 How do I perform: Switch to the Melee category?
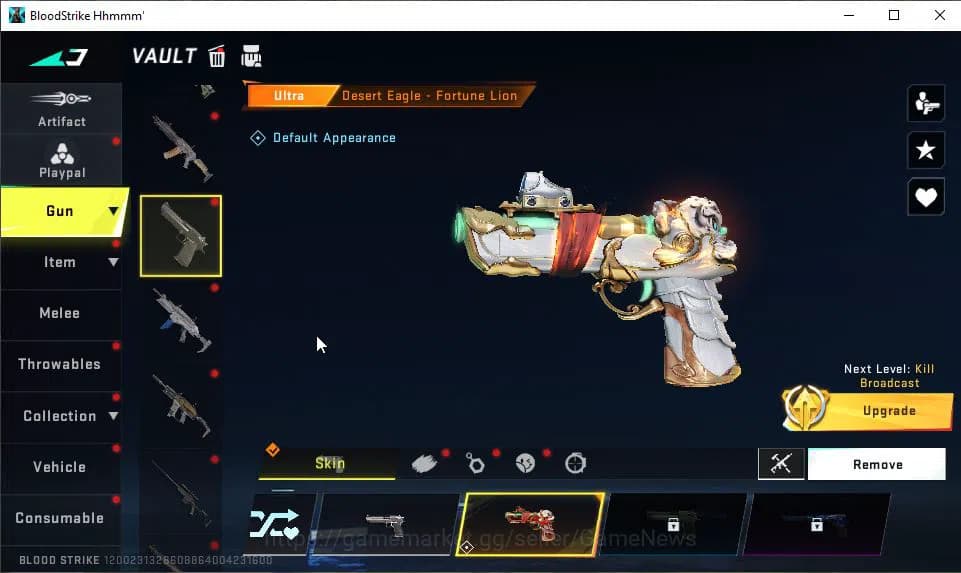[x=60, y=313]
